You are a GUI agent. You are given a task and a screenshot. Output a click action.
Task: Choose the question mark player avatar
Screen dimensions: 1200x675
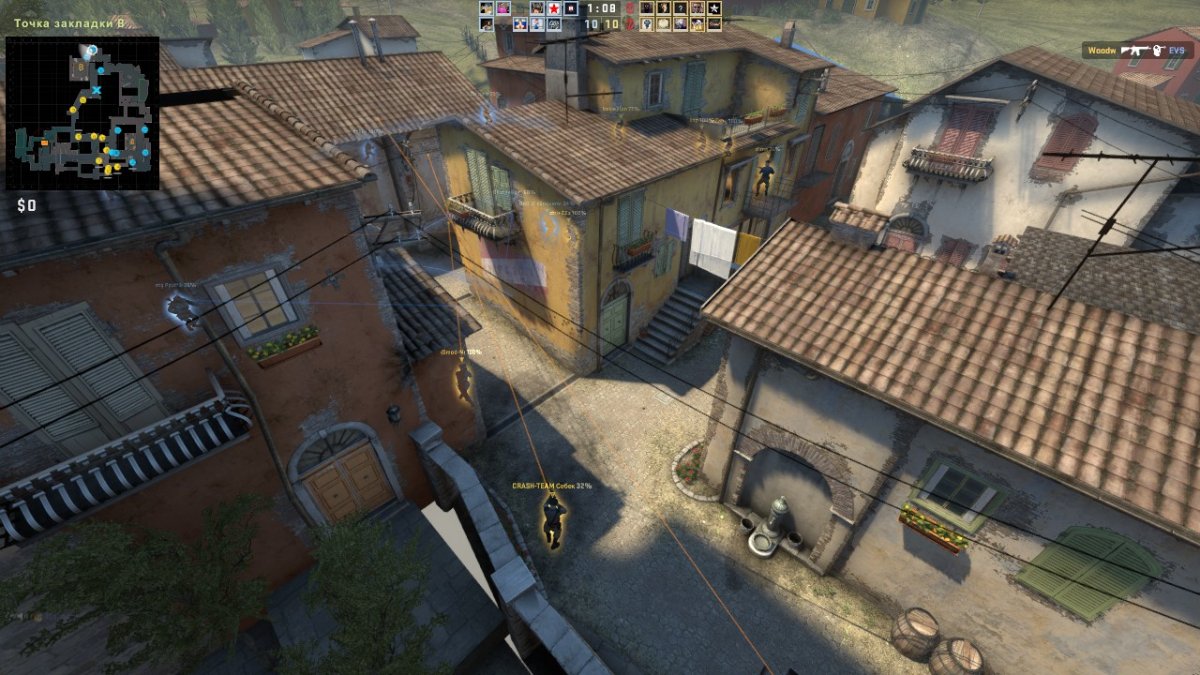coord(680,8)
